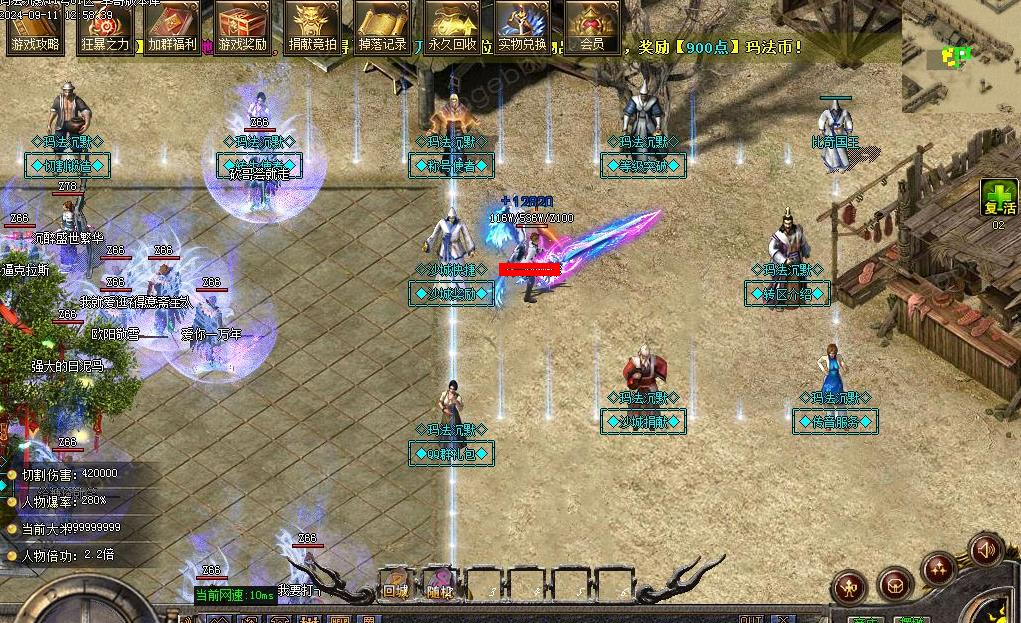
Task: Select the 等级突破 level breakthrough NPC label
Action: 643,165
